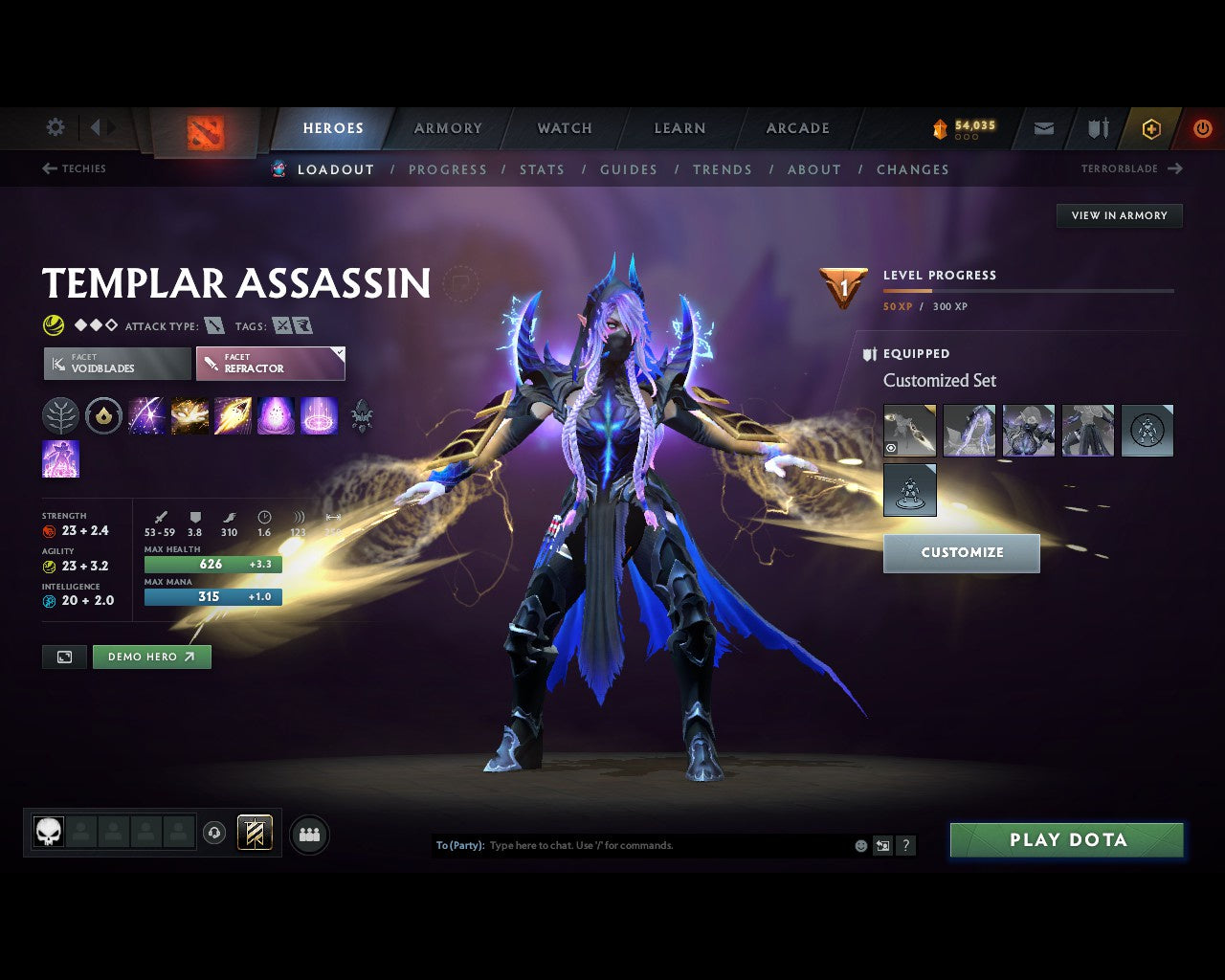Select the Meld ability icon
Screen dimensions: 1225x980
[x=189, y=415]
